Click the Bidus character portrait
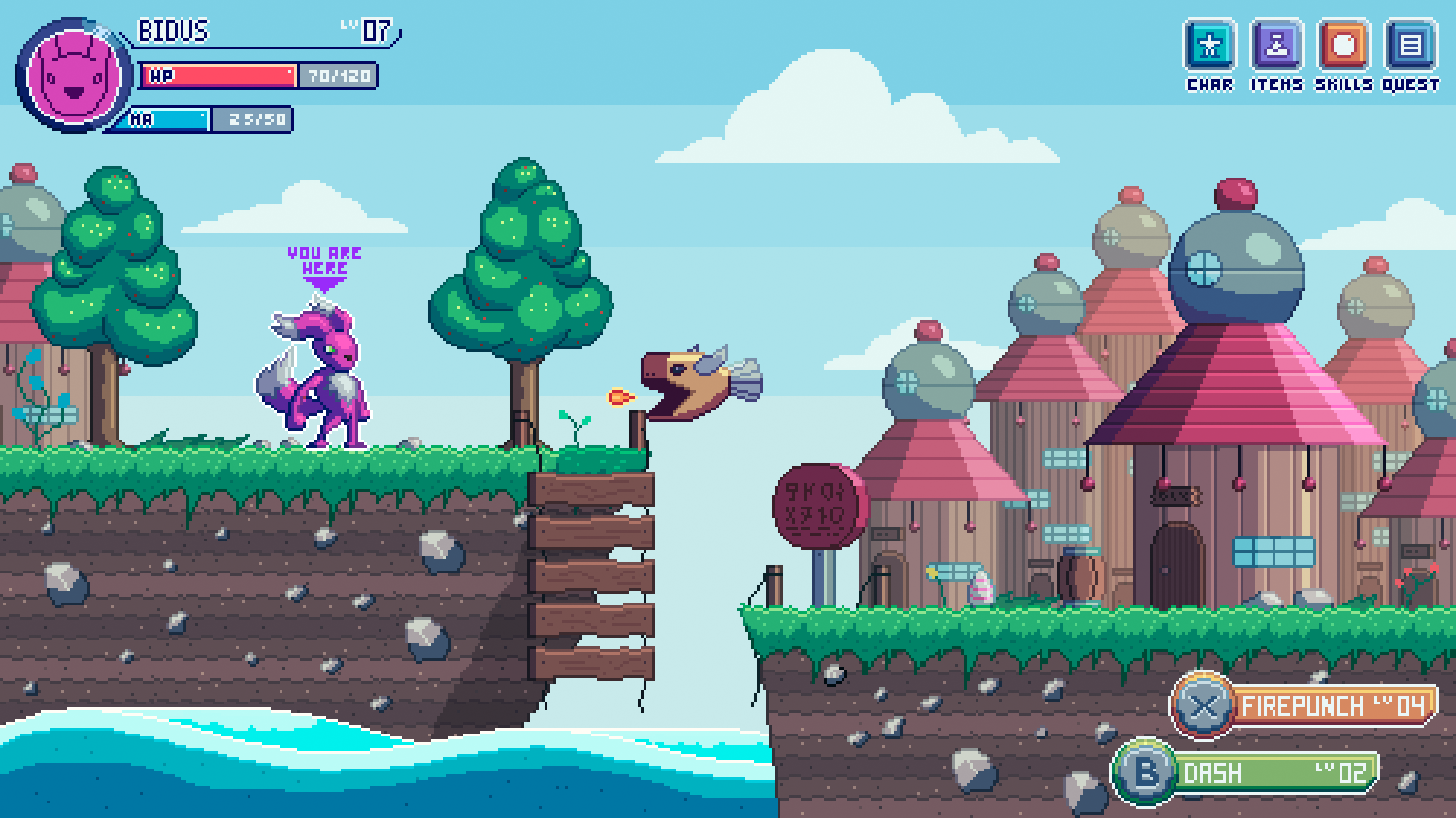Screen dimensions: 1456x818 tap(75, 77)
